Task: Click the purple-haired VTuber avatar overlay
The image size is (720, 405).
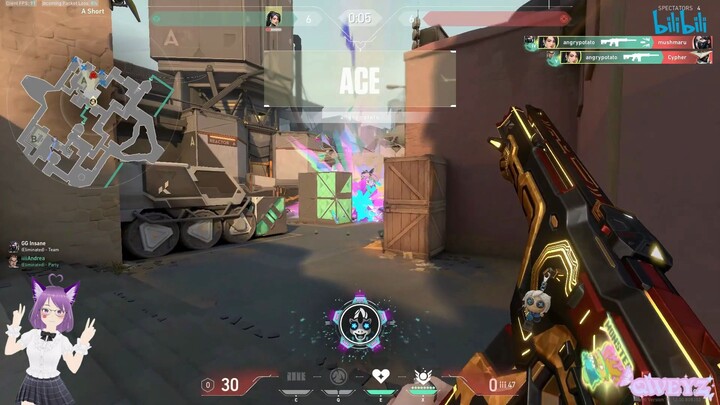Action: pyautogui.click(x=48, y=340)
